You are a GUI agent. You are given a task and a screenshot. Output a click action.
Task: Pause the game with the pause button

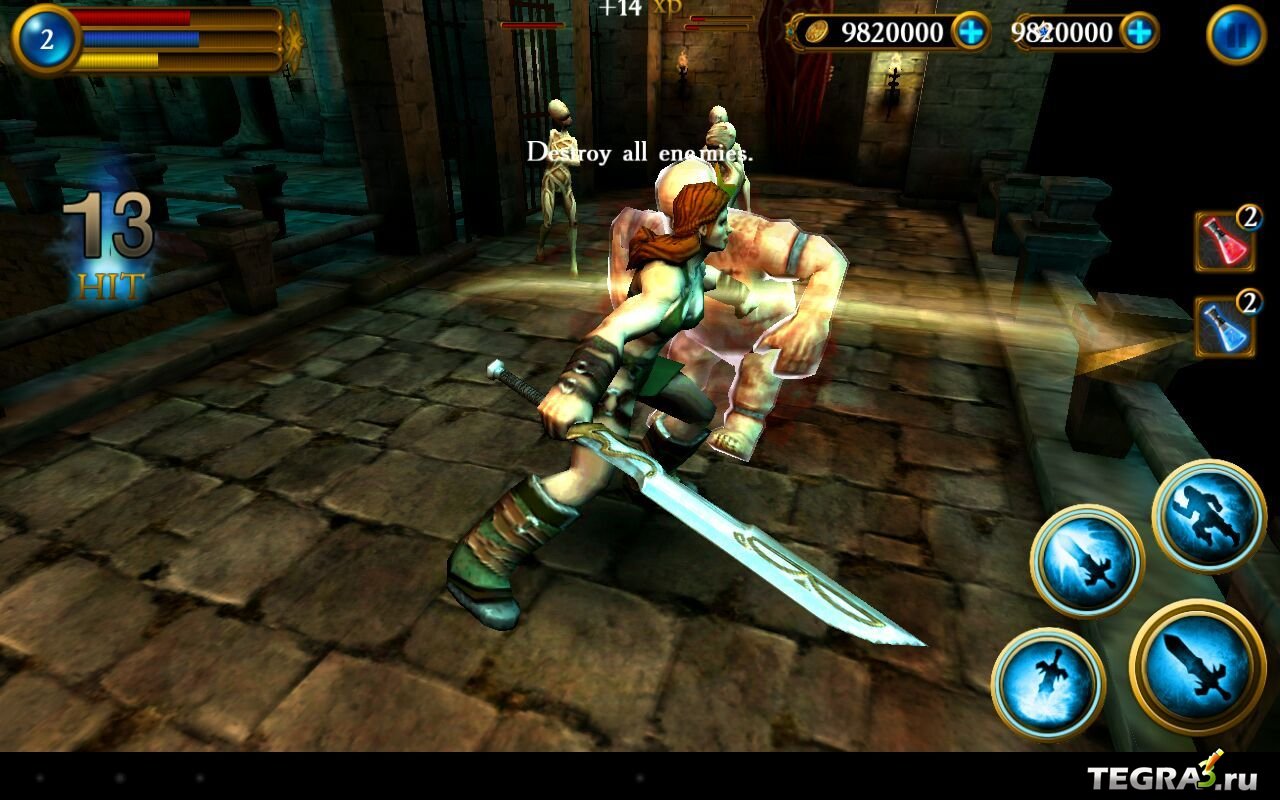click(x=1237, y=35)
